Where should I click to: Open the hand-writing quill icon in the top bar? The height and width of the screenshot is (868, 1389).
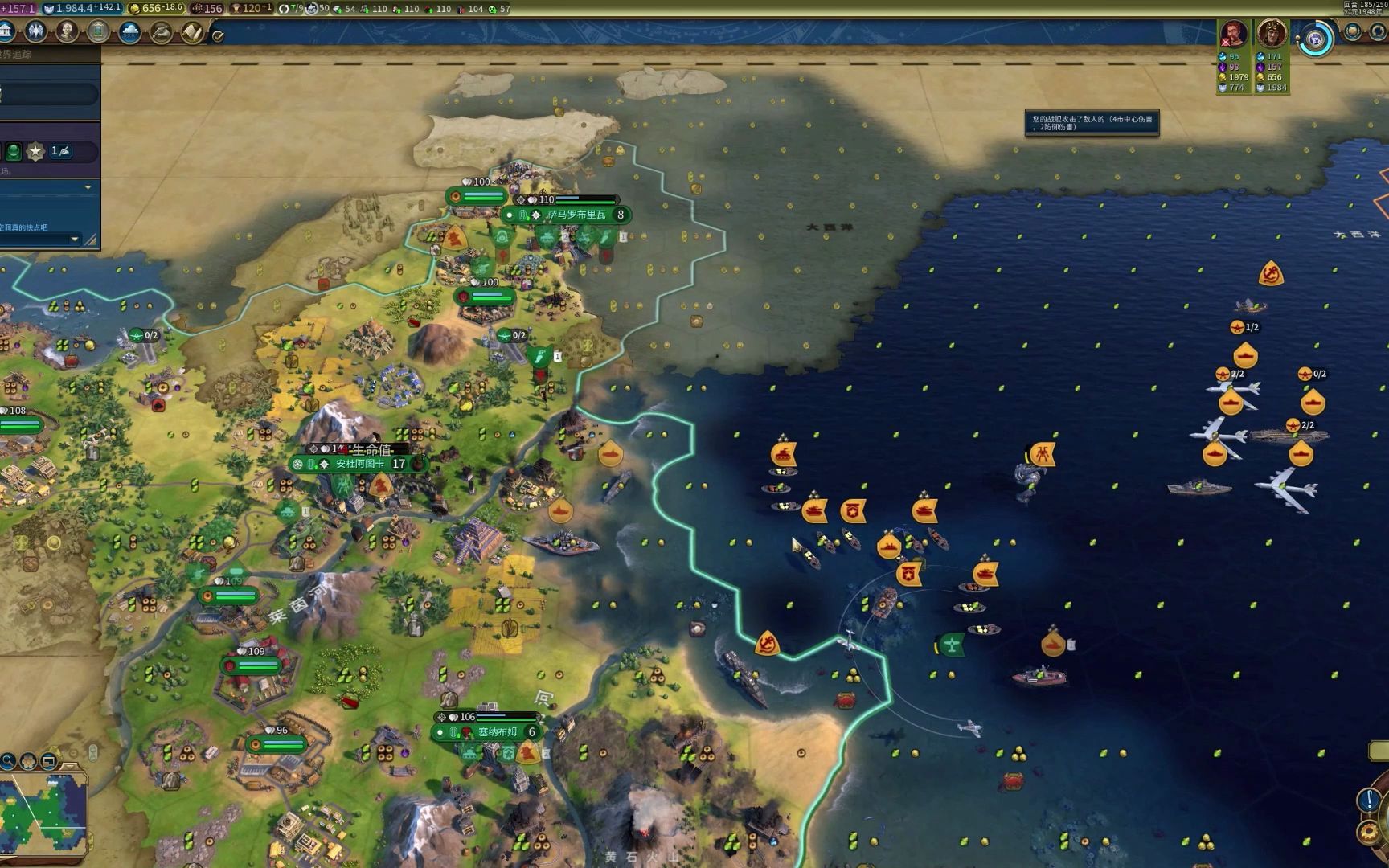(x=161, y=32)
